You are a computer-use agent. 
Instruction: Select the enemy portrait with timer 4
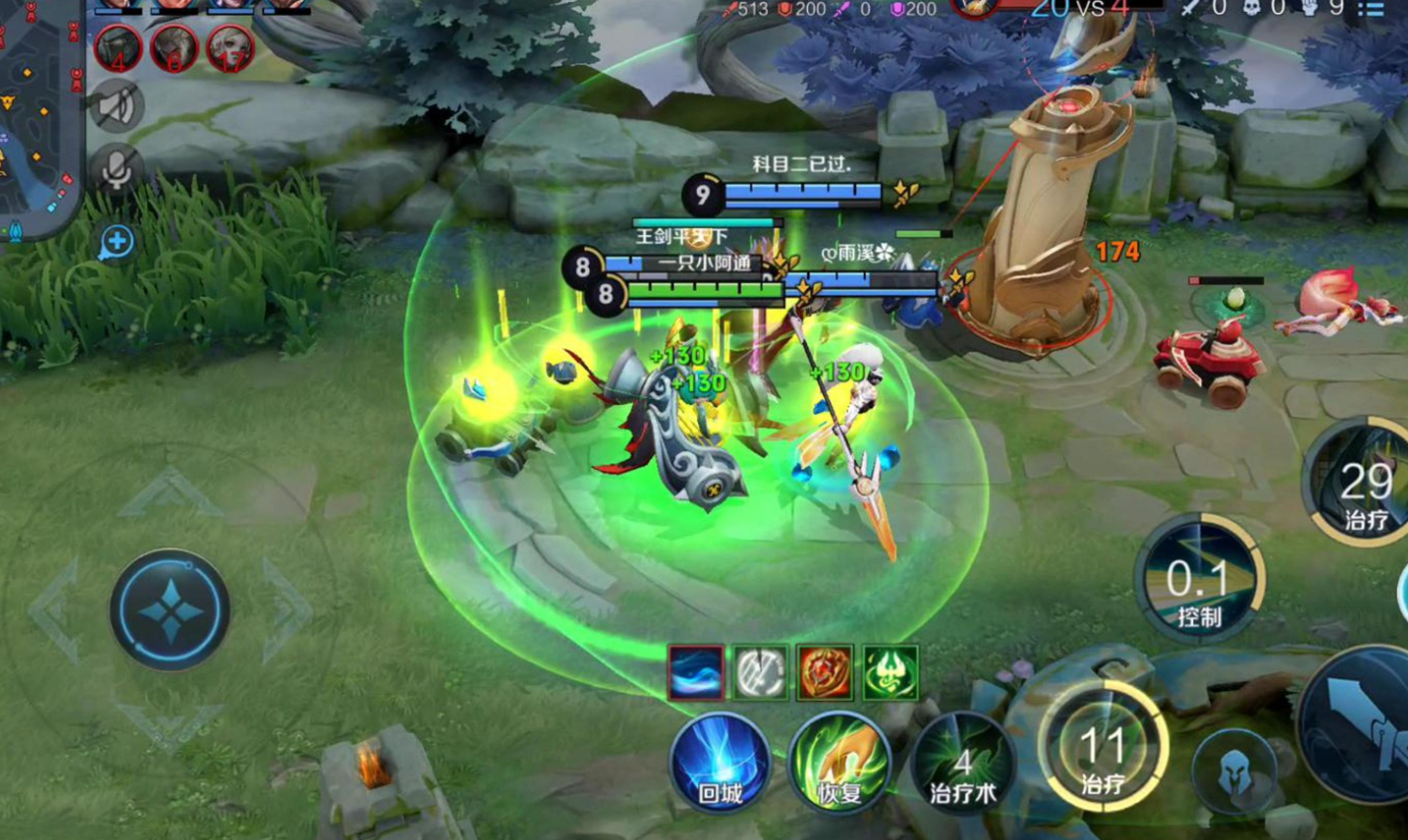pos(117,48)
